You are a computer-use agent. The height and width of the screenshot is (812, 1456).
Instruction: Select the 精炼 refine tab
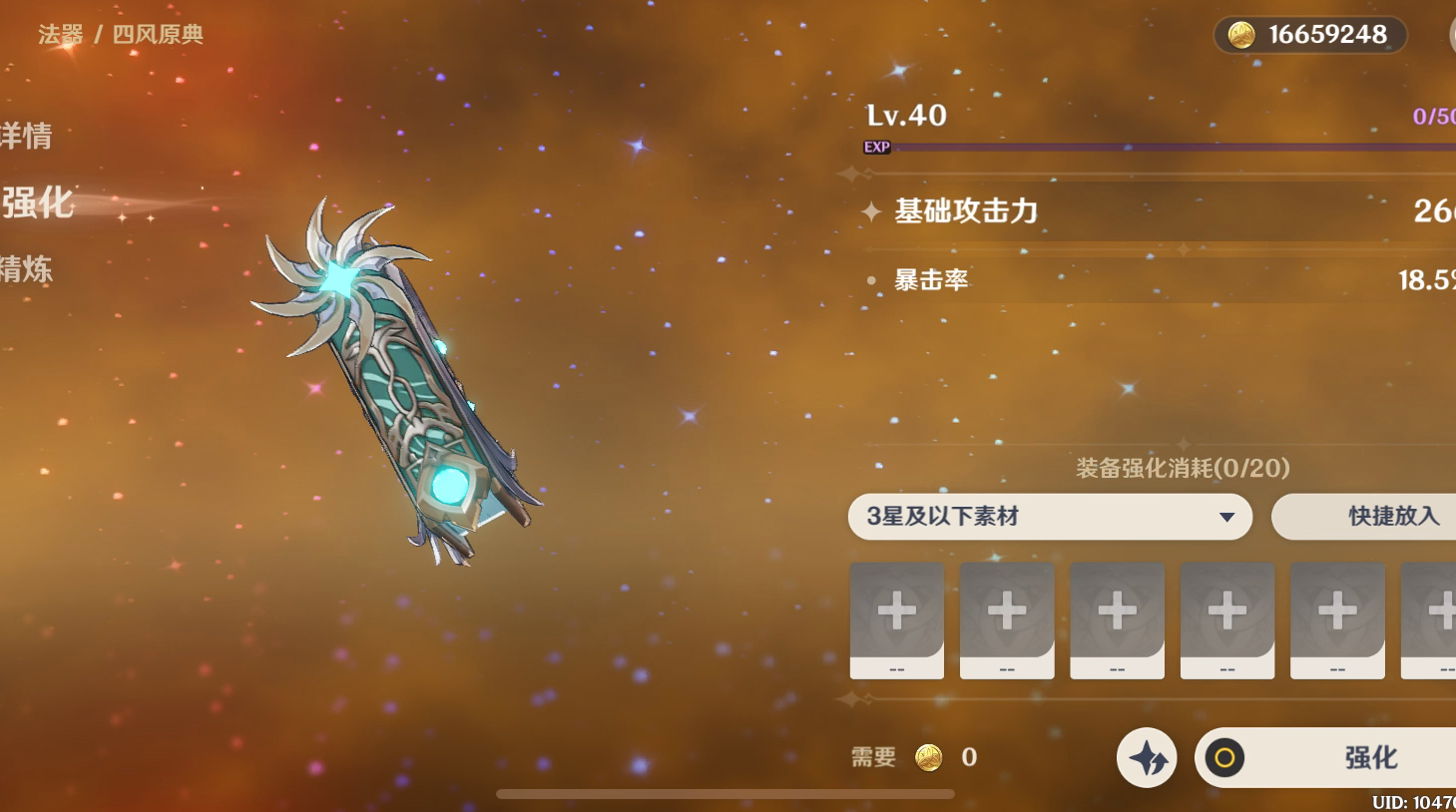click(x=27, y=269)
